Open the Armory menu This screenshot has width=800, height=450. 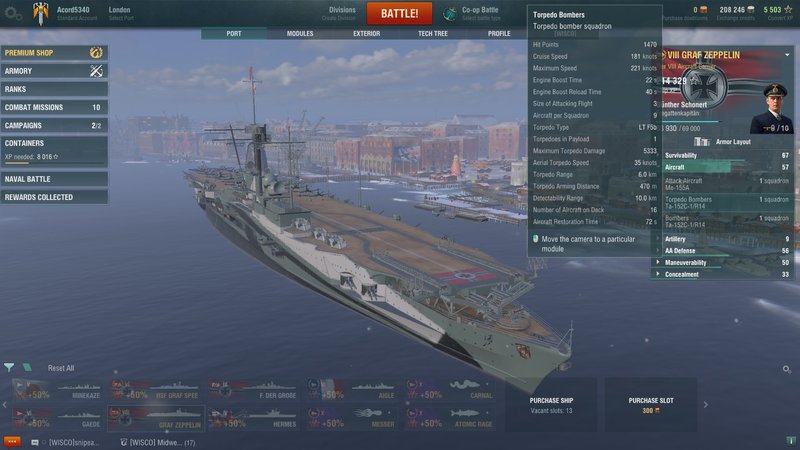[x=54, y=71]
